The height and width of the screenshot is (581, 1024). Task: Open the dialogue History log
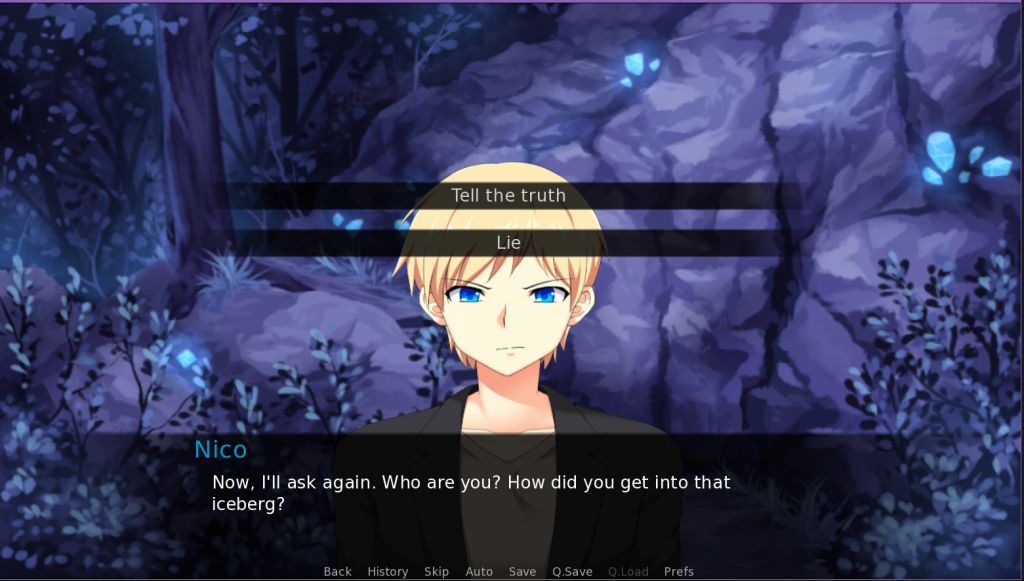(x=387, y=572)
